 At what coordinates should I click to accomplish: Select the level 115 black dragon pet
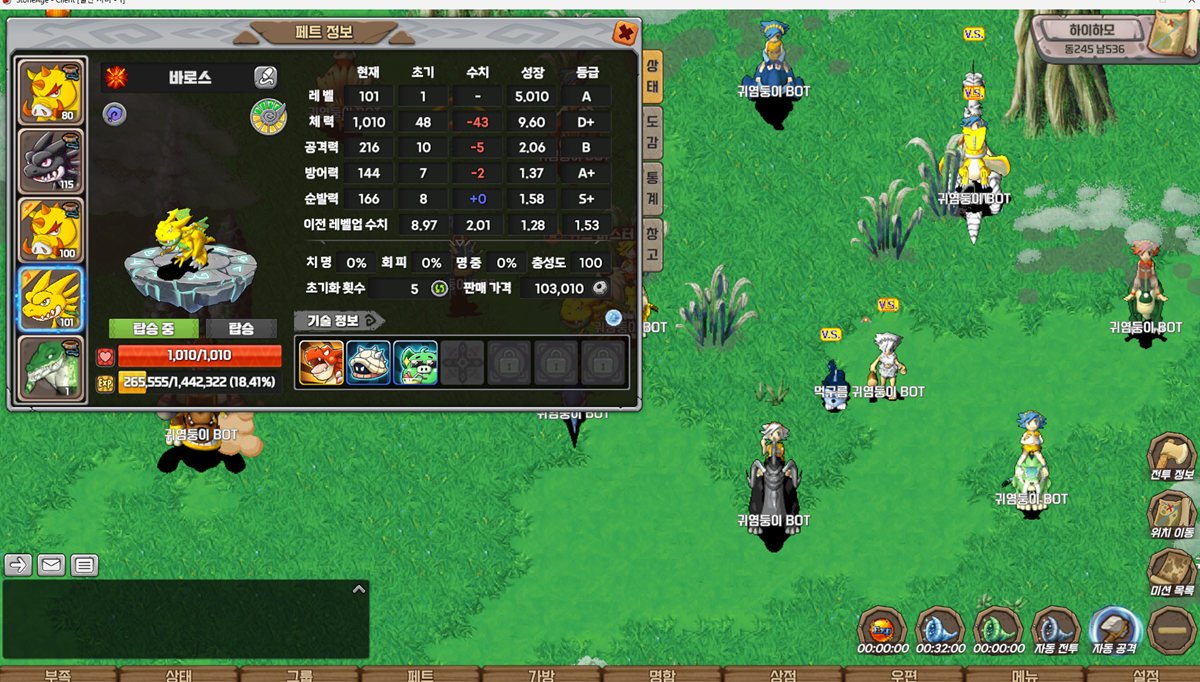[x=51, y=161]
